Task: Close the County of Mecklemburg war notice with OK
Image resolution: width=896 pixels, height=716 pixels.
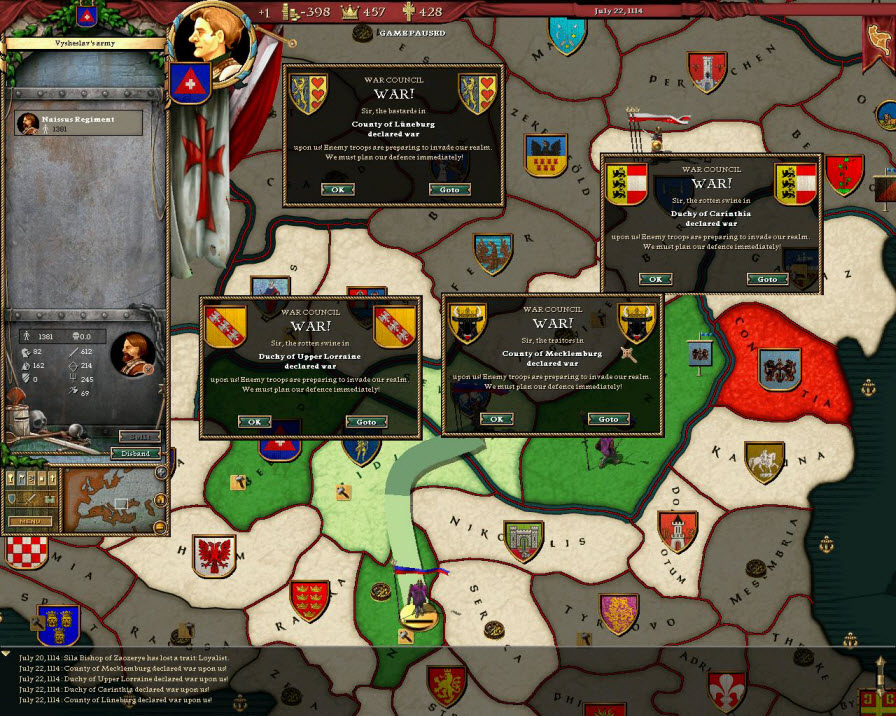Action: point(495,419)
